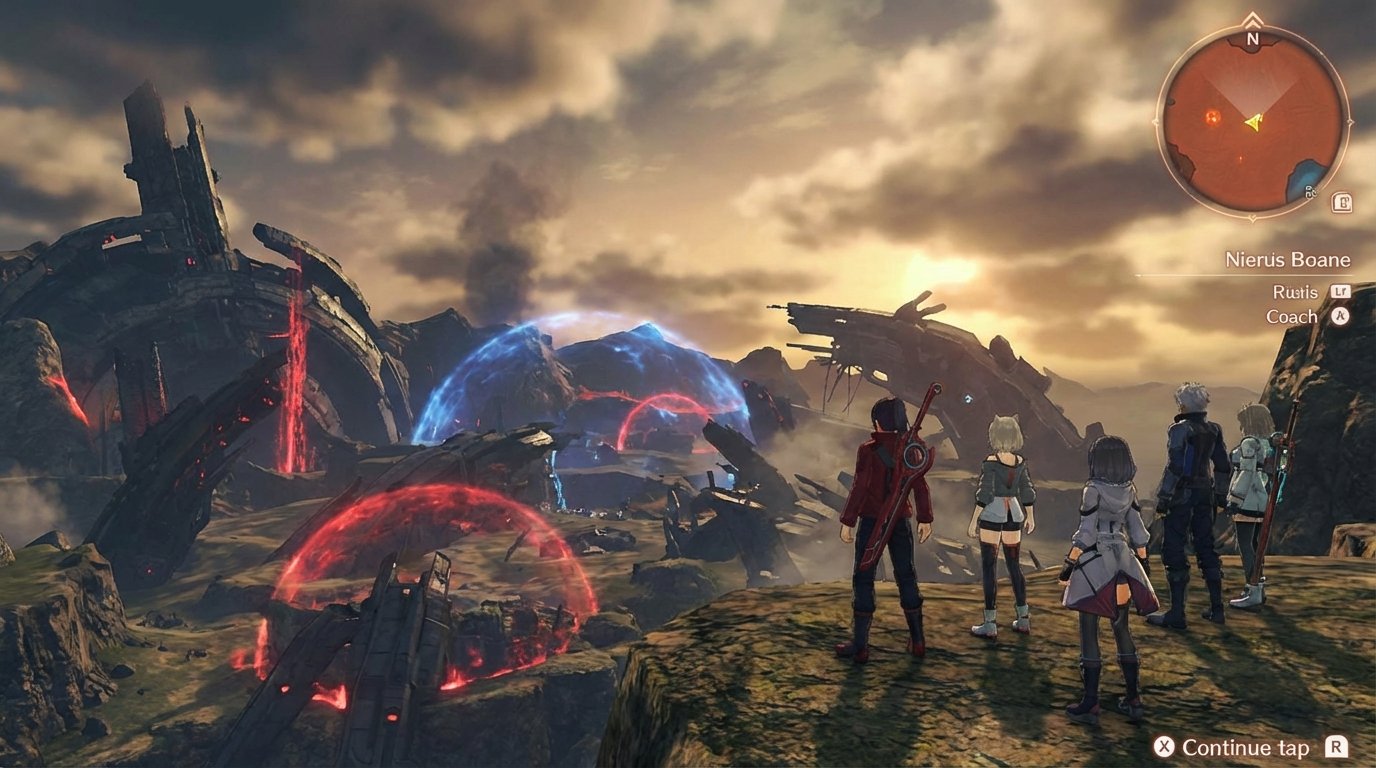The image size is (1376, 768).
Task: Click the west diamond on the minimap ring
Action: click(1154, 122)
